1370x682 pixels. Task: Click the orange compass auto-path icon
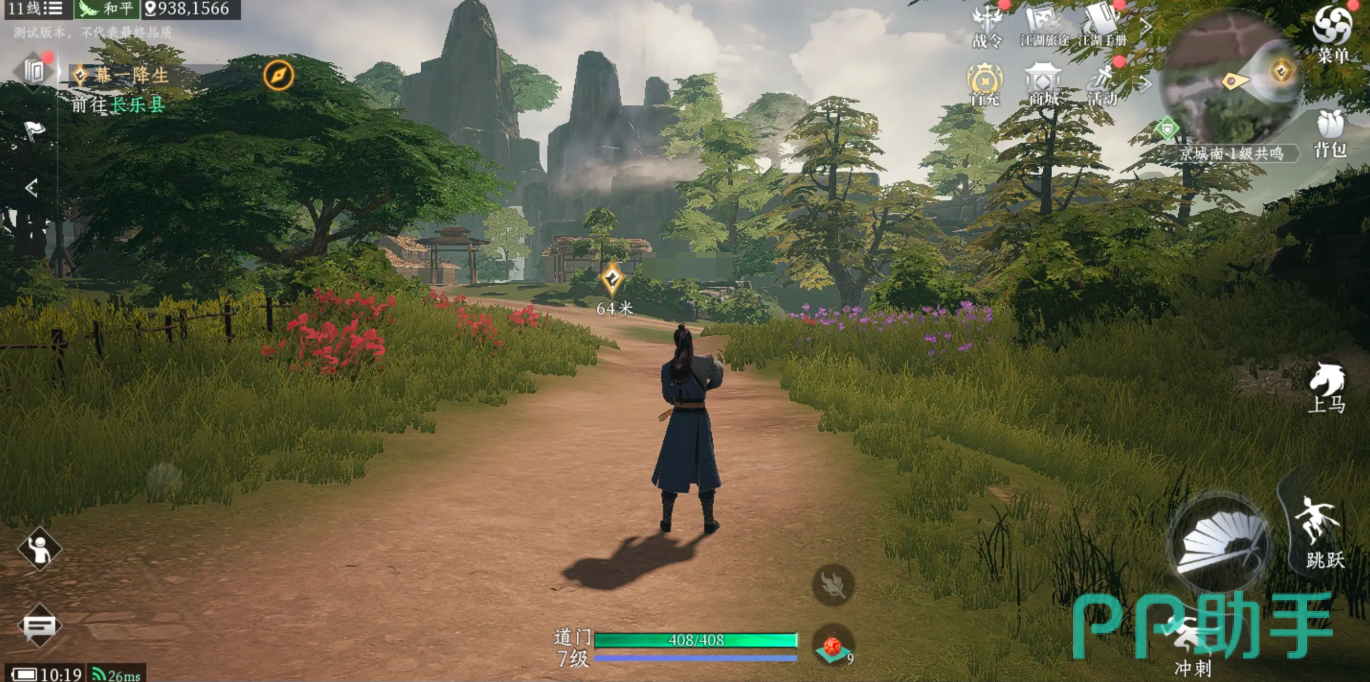click(278, 74)
